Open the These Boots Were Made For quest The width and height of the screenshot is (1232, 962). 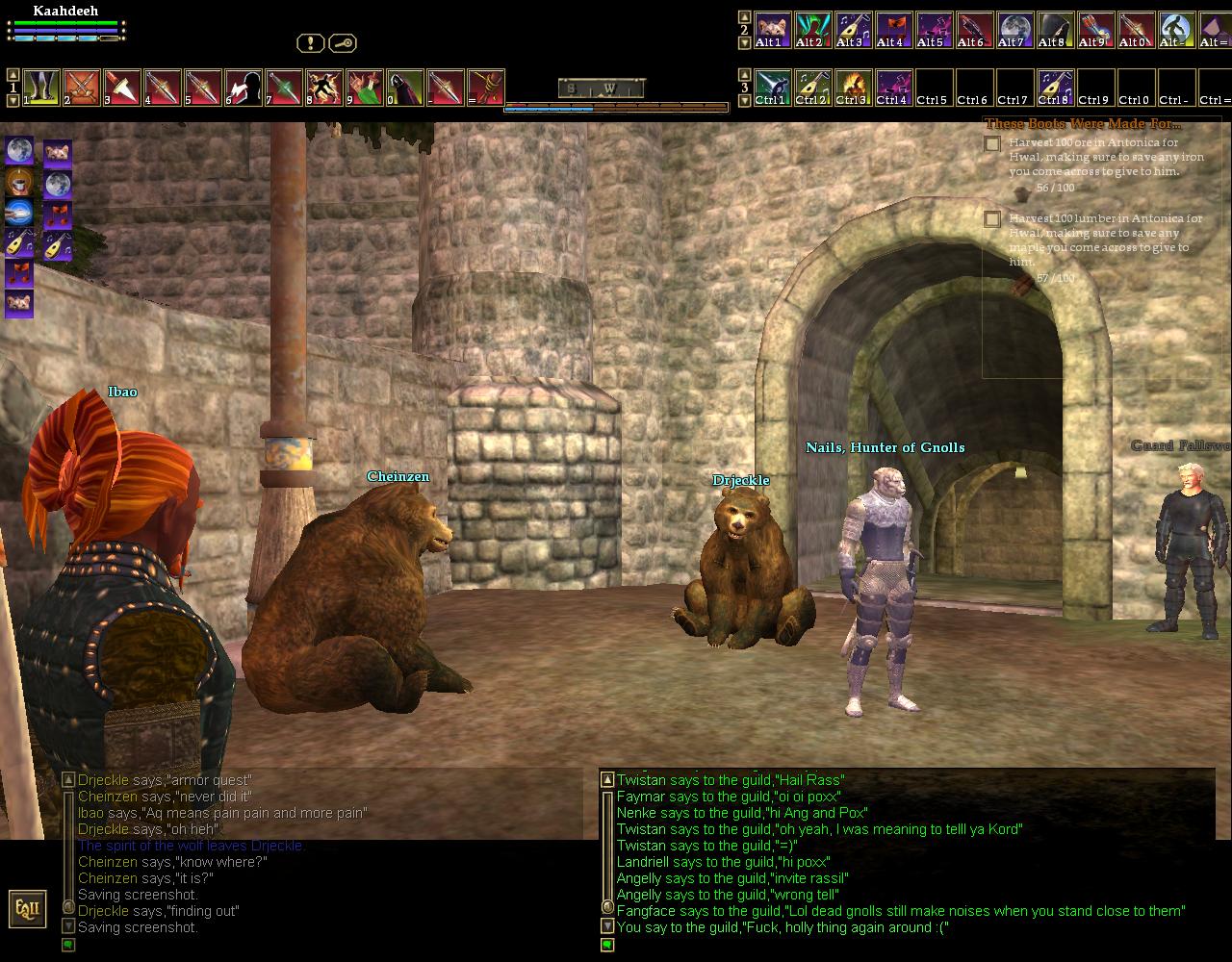point(1082,124)
